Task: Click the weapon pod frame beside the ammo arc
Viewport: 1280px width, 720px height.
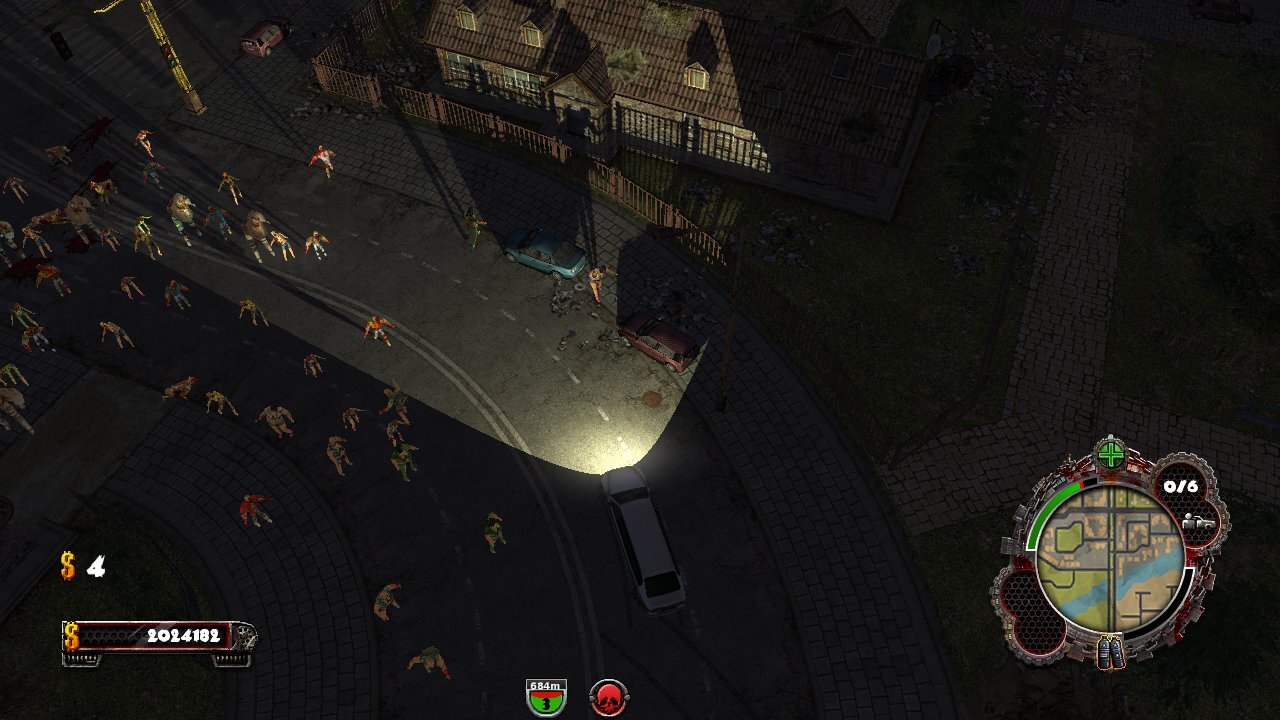Action: pyautogui.click(x=1197, y=522)
